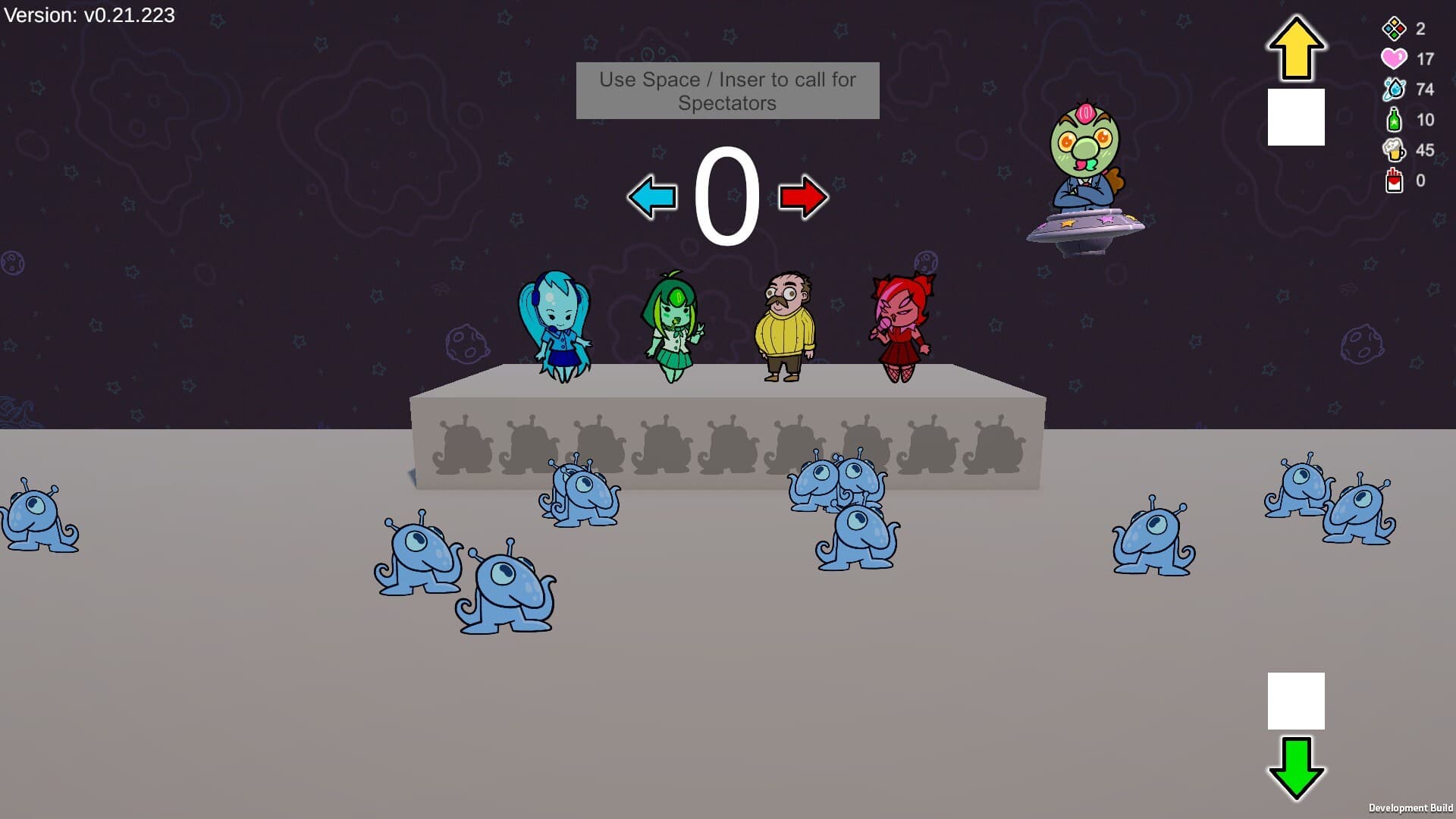
Task: Click the water droplet resource icon
Action: pos(1392,89)
